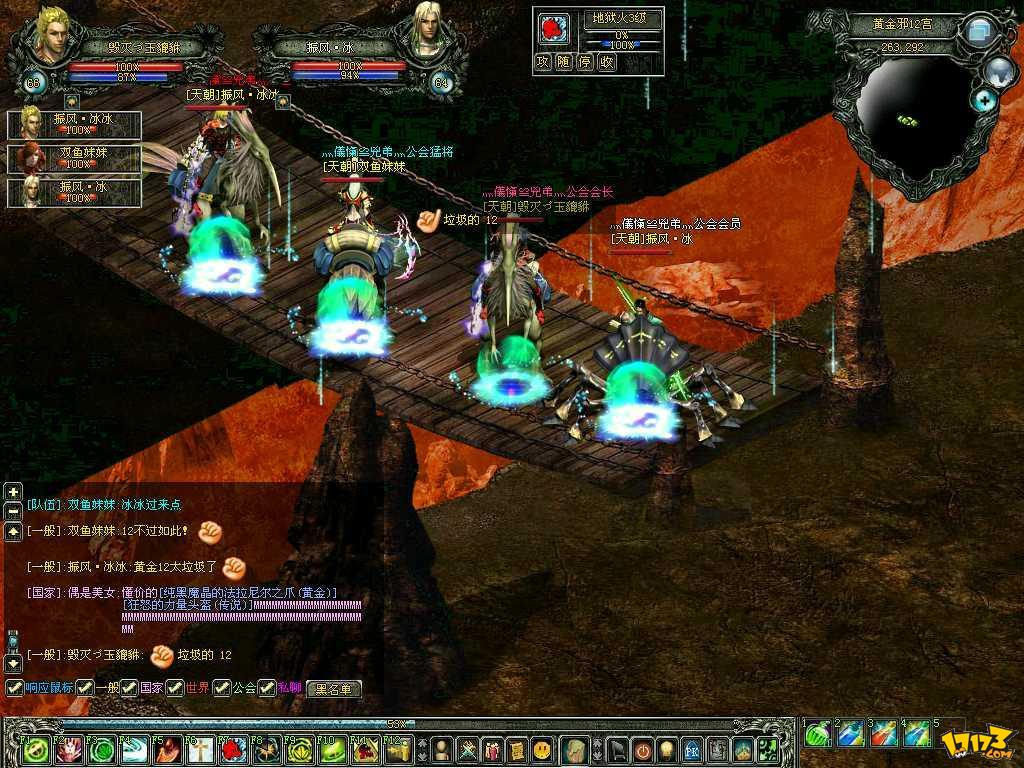Image resolution: width=1024 pixels, height=768 pixels.
Task: Open the 地狱火 pet portrait
Action: [x=555, y=28]
